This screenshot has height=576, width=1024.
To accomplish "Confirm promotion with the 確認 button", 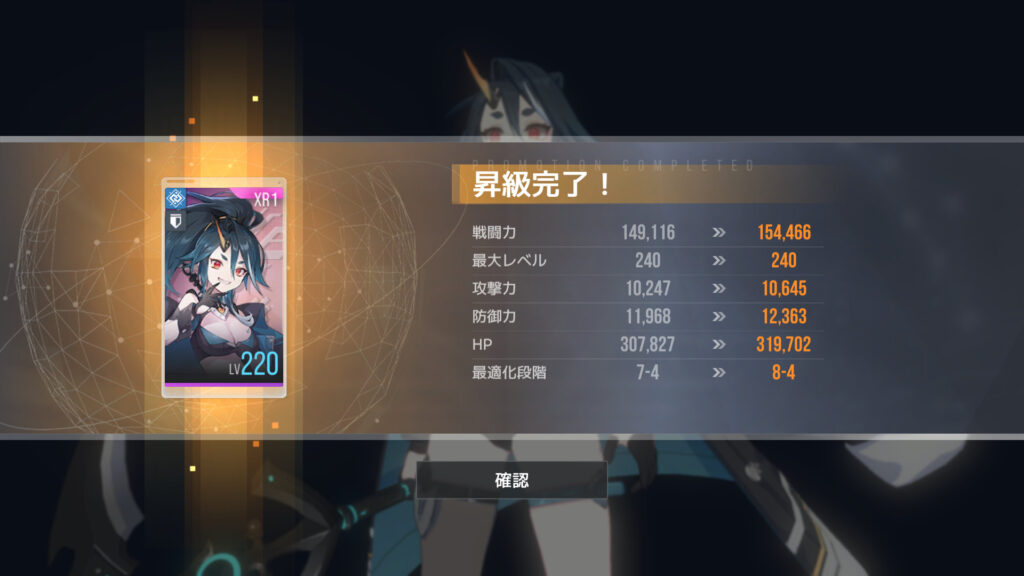I will pyautogui.click(x=512, y=480).
